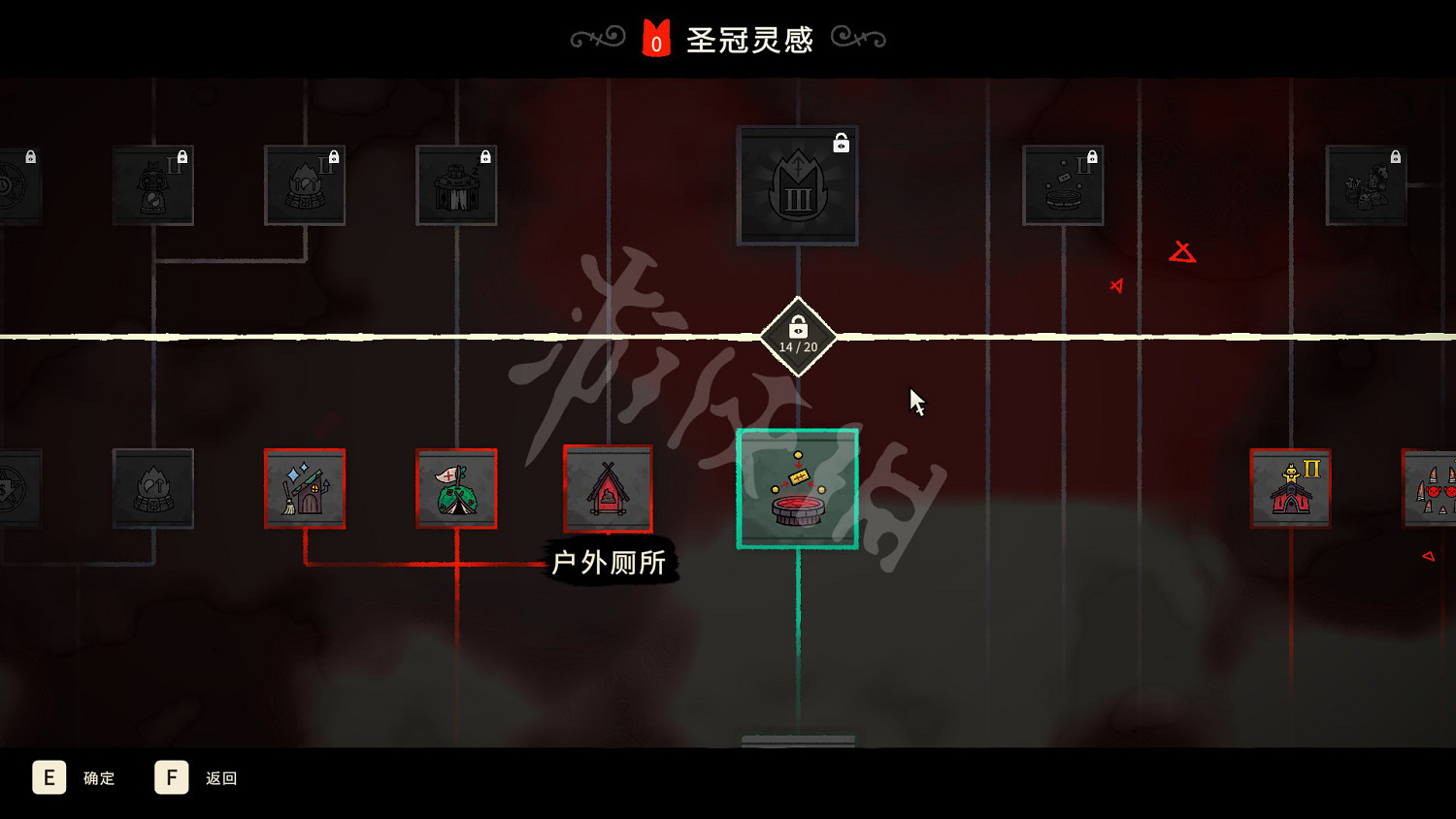Select the red Church II upgrade node
Viewport: 1456px width, 819px height.
(x=1290, y=488)
